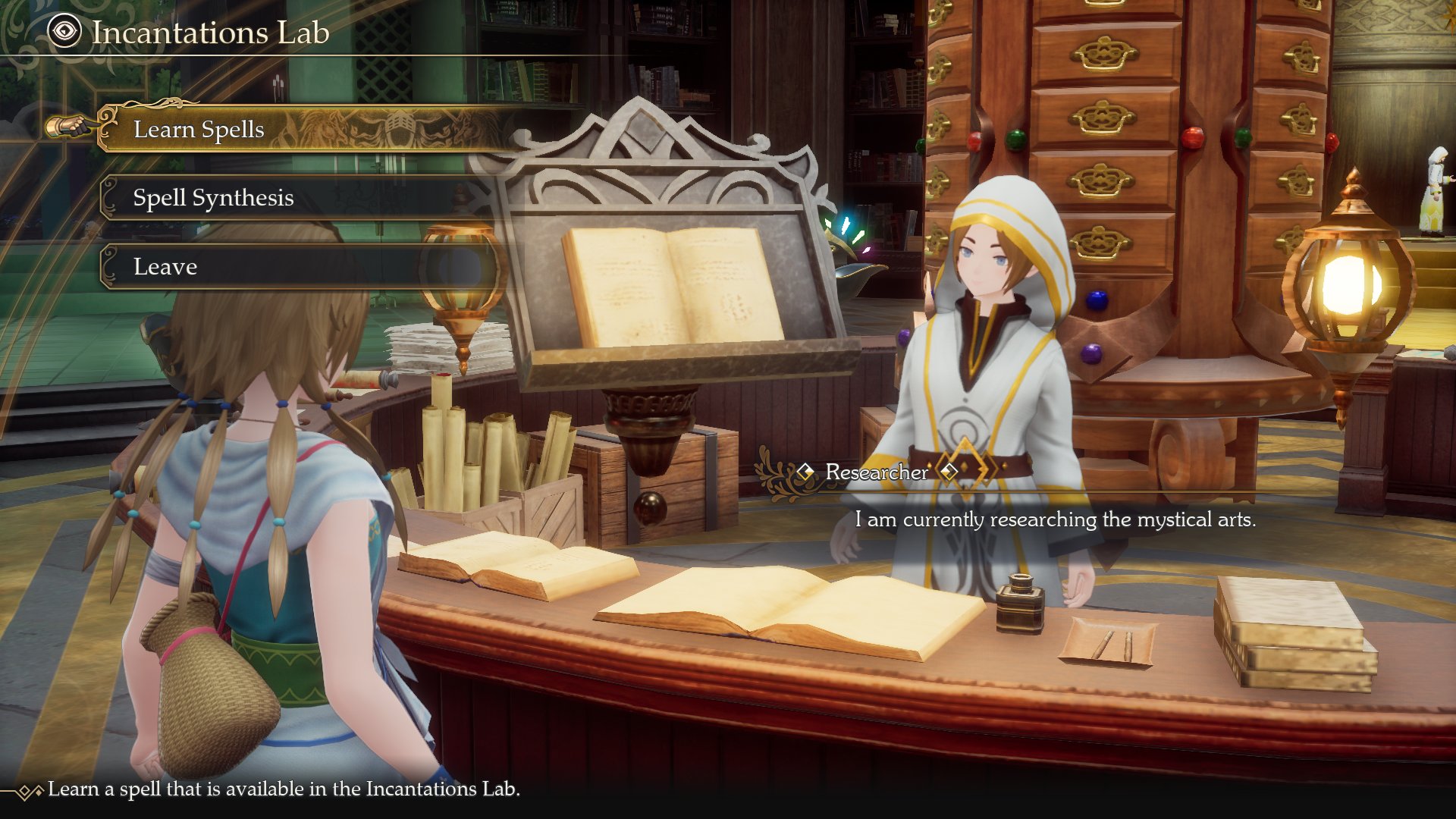This screenshot has height=819, width=1456.
Task: Select the Learn Spells option
Action: click(199, 130)
